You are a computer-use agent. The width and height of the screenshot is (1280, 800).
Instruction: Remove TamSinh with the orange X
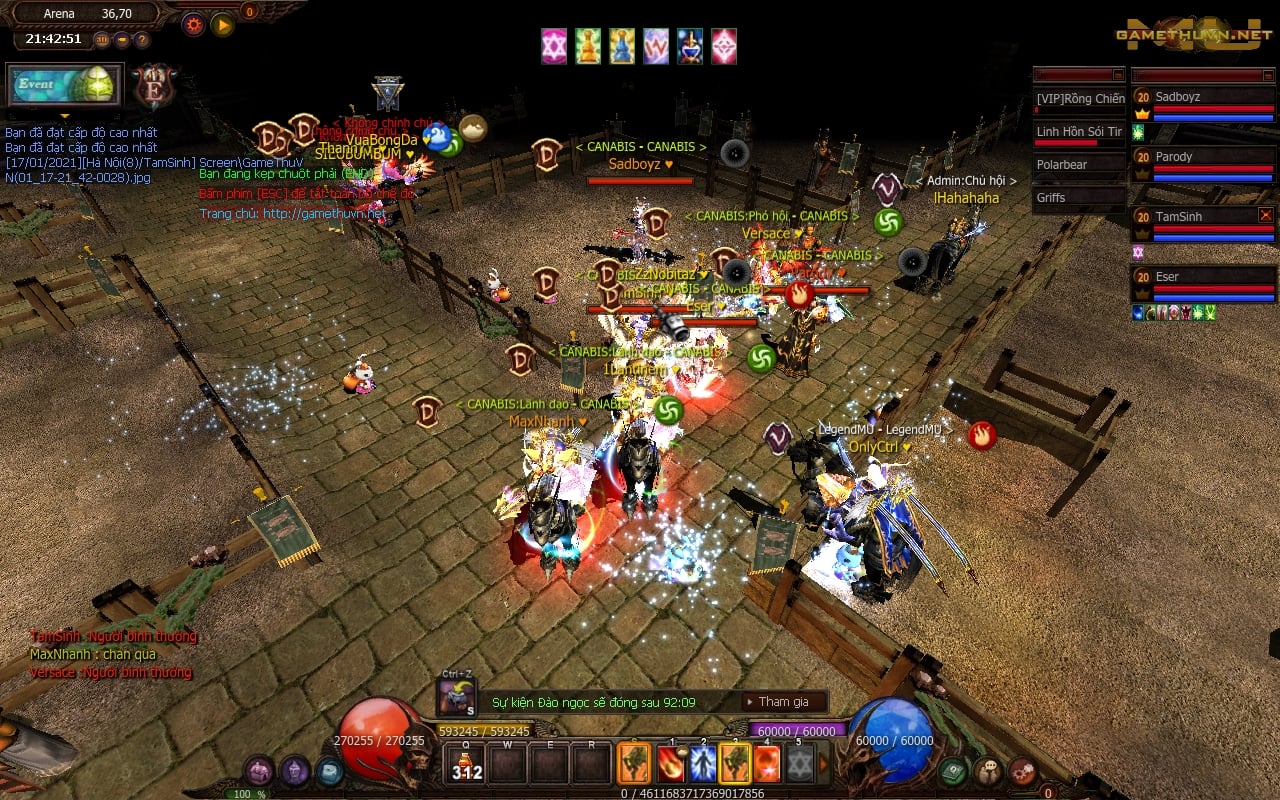tap(1265, 215)
